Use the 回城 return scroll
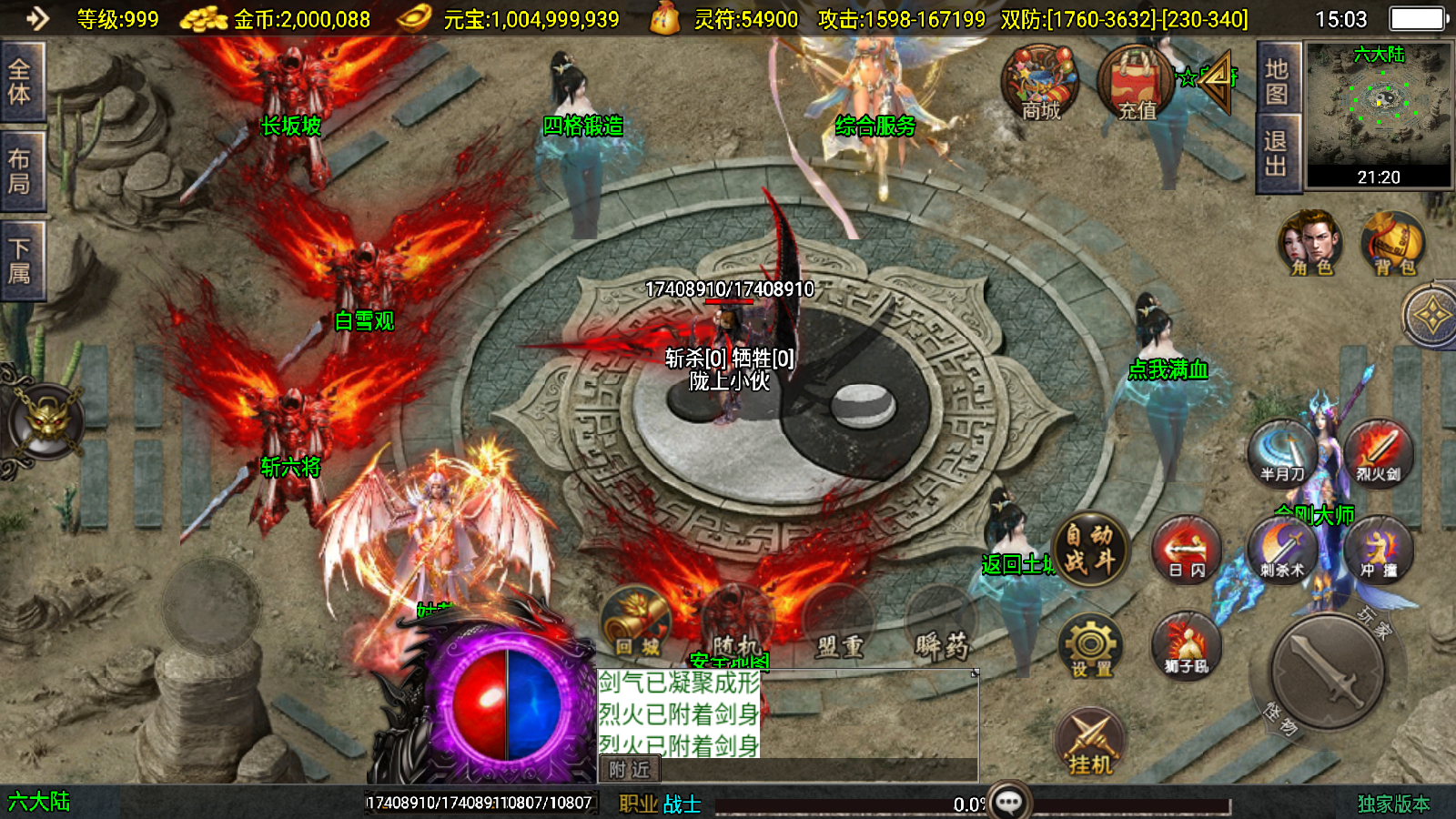The width and height of the screenshot is (1456, 819). pos(637,625)
